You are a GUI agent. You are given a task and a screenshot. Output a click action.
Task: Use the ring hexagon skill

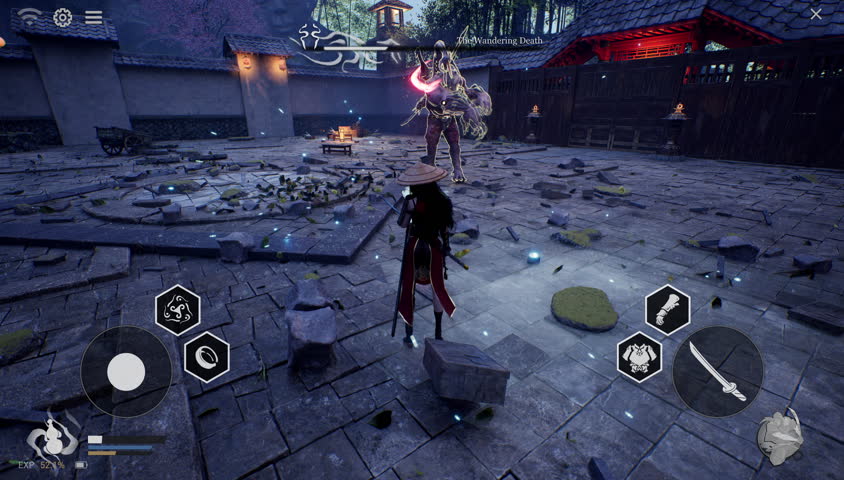(x=207, y=356)
